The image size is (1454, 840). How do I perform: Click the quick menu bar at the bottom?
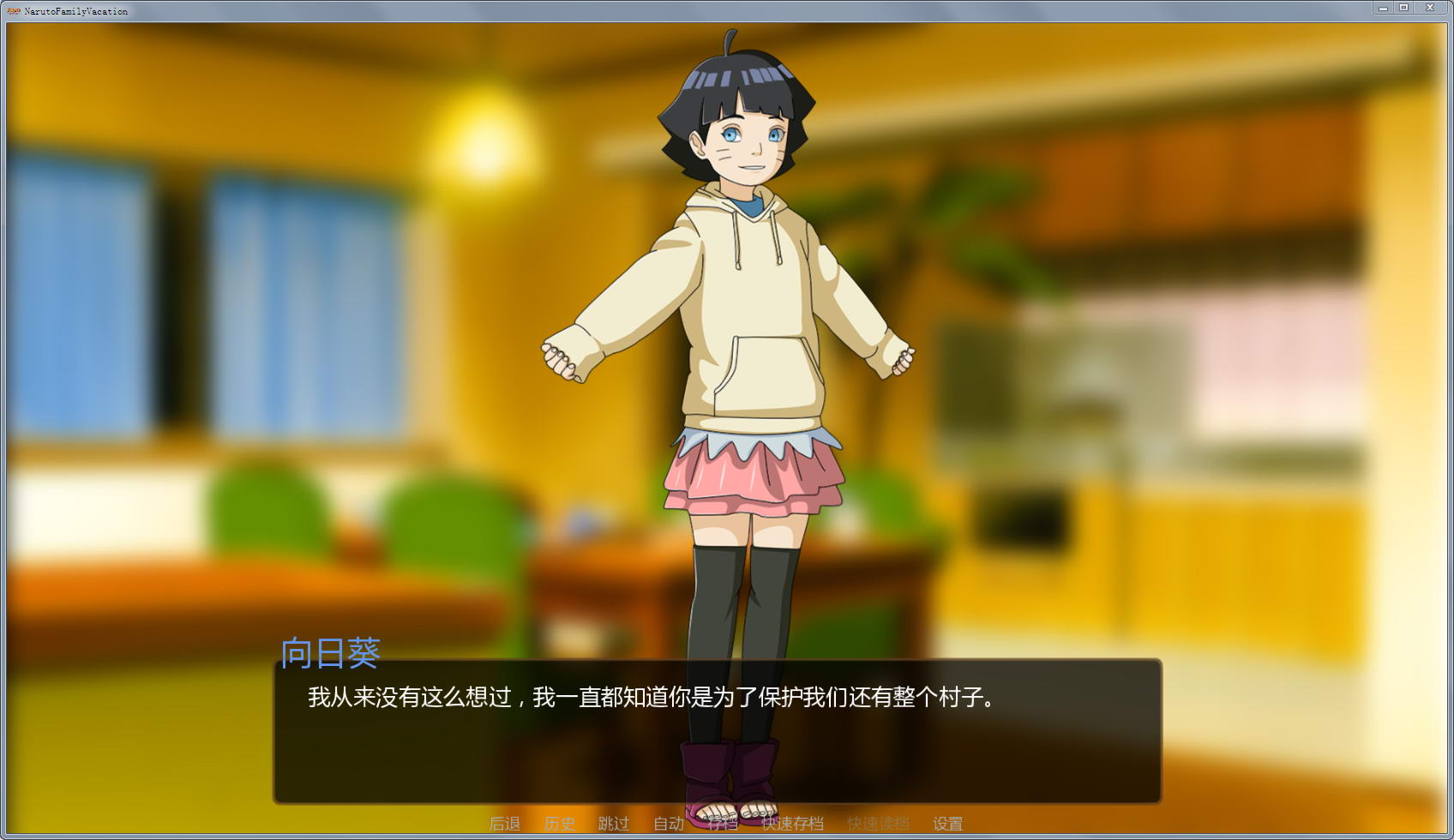727,823
